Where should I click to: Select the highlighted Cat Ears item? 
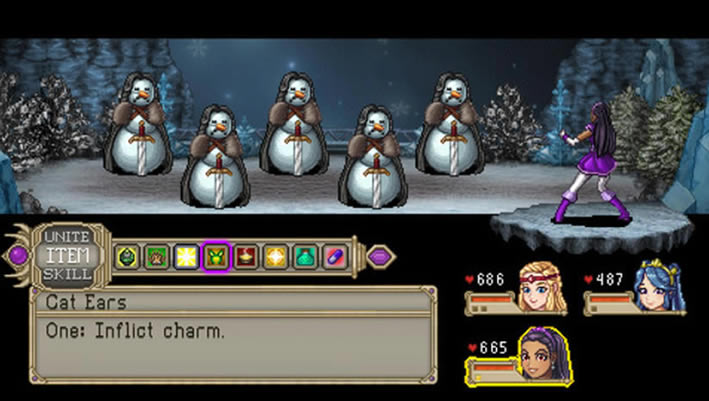point(216,256)
